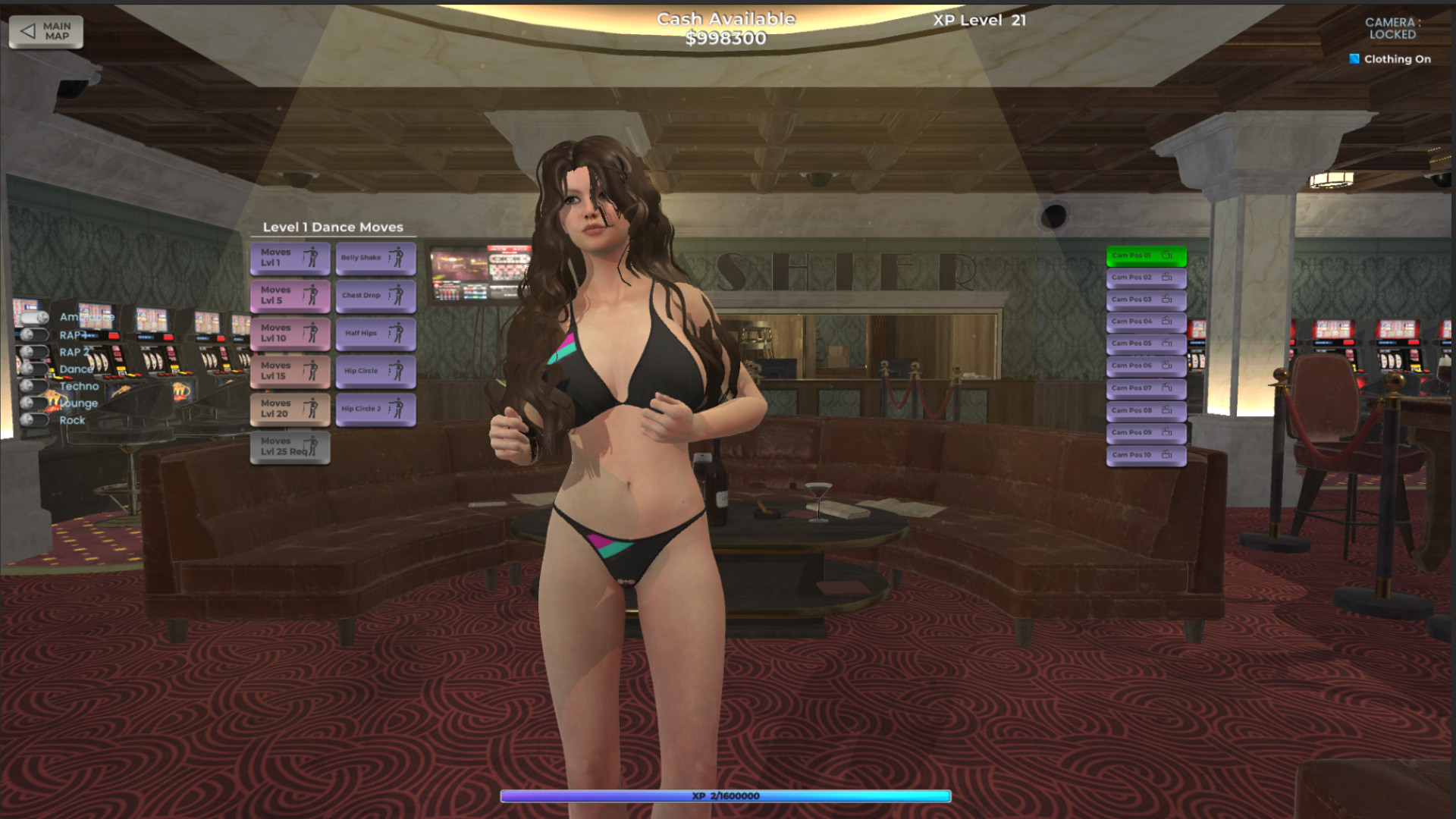Click the Hip Circle dancer figure icon
The width and height of the screenshot is (1456, 819).
(x=395, y=371)
